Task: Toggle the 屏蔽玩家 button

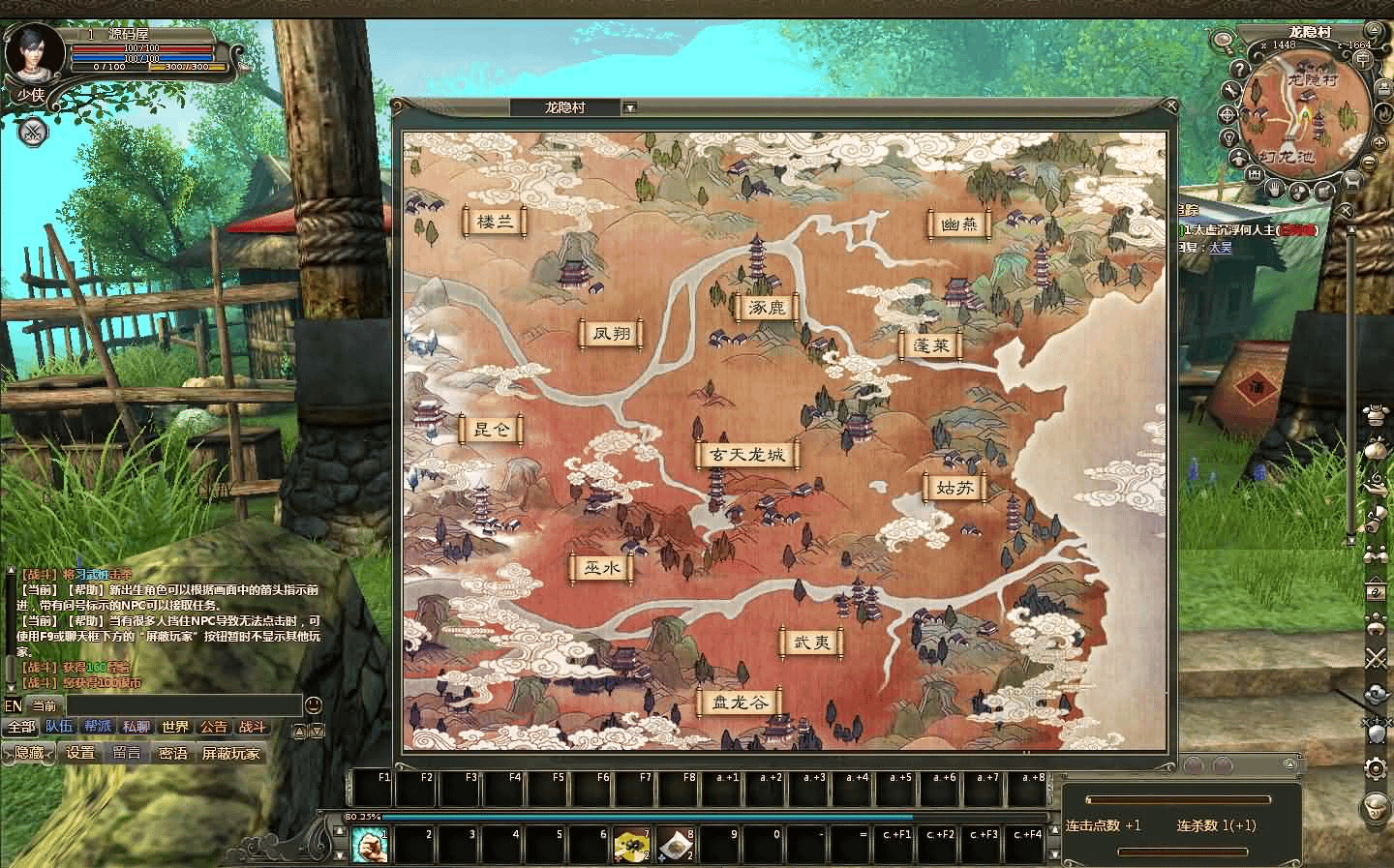Action: pos(230,753)
